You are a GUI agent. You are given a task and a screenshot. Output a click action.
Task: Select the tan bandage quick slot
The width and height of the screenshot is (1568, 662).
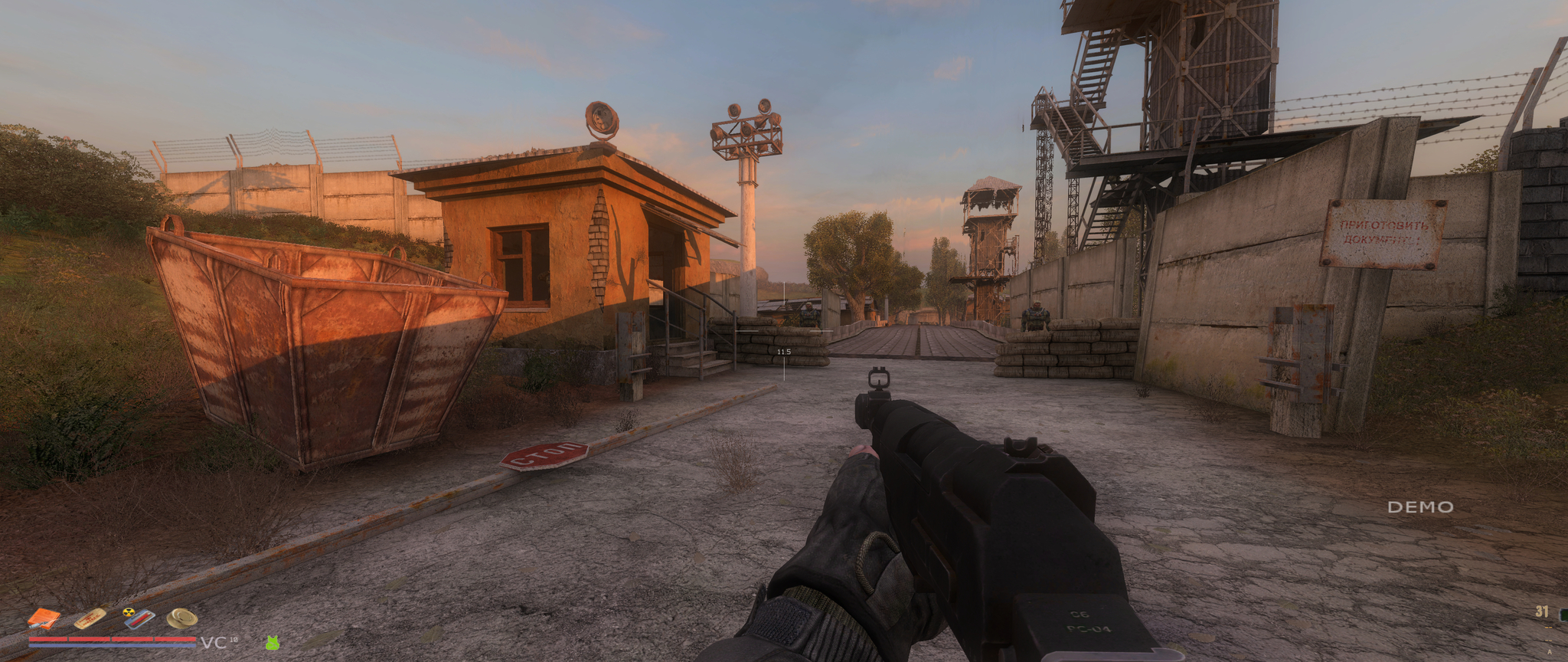pos(90,617)
